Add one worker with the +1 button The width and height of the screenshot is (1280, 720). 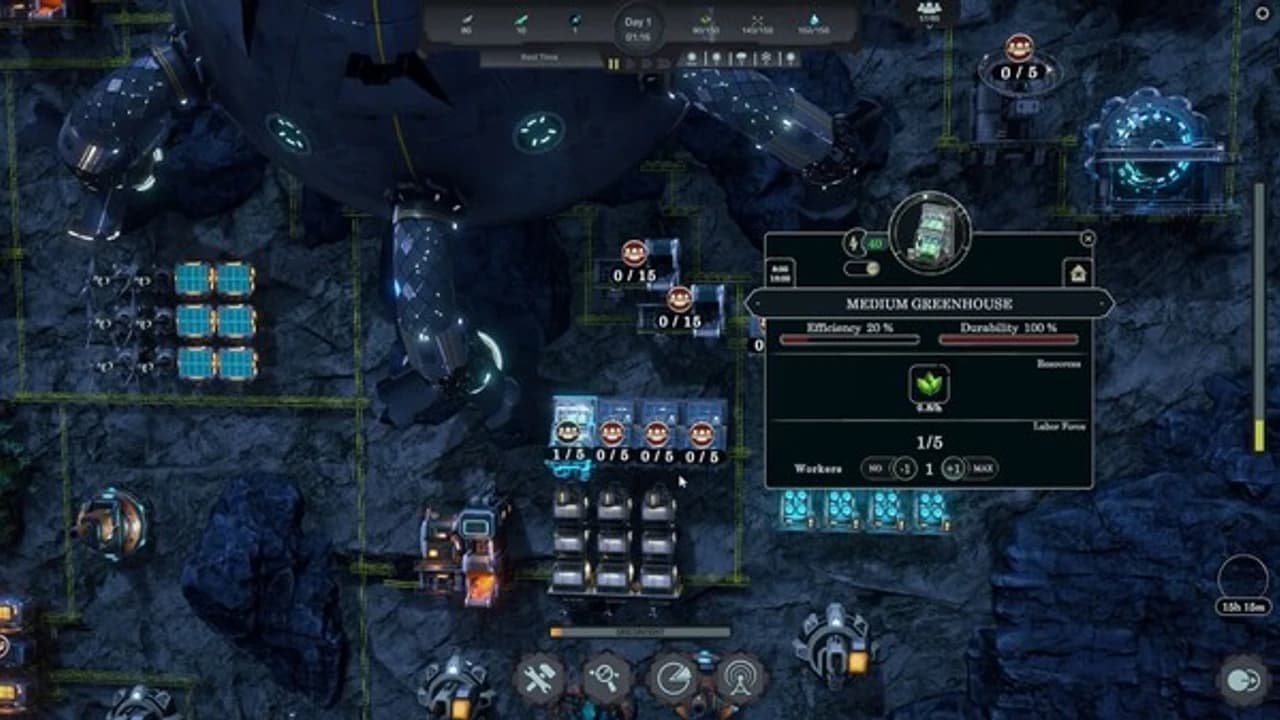point(954,469)
